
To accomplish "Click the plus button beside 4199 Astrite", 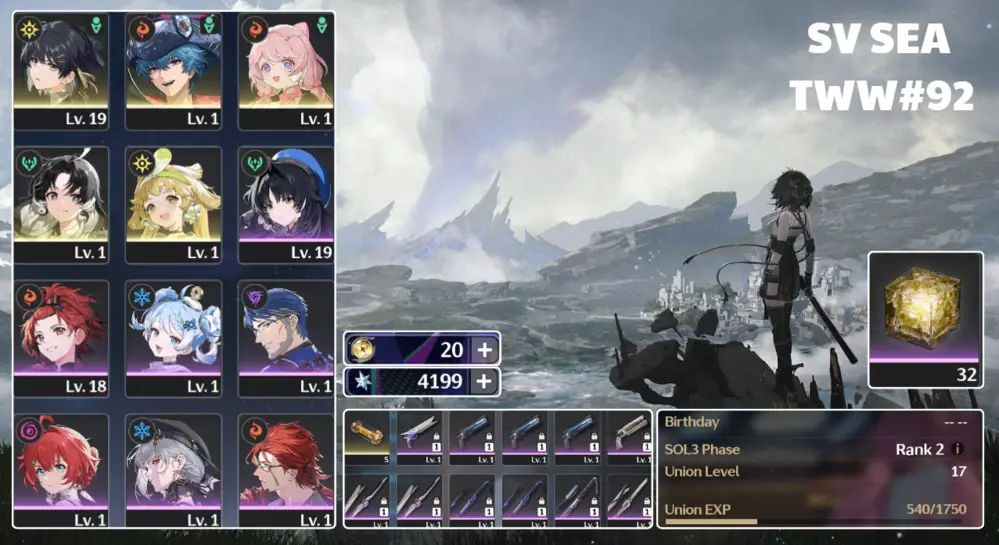I will (x=484, y=381).
